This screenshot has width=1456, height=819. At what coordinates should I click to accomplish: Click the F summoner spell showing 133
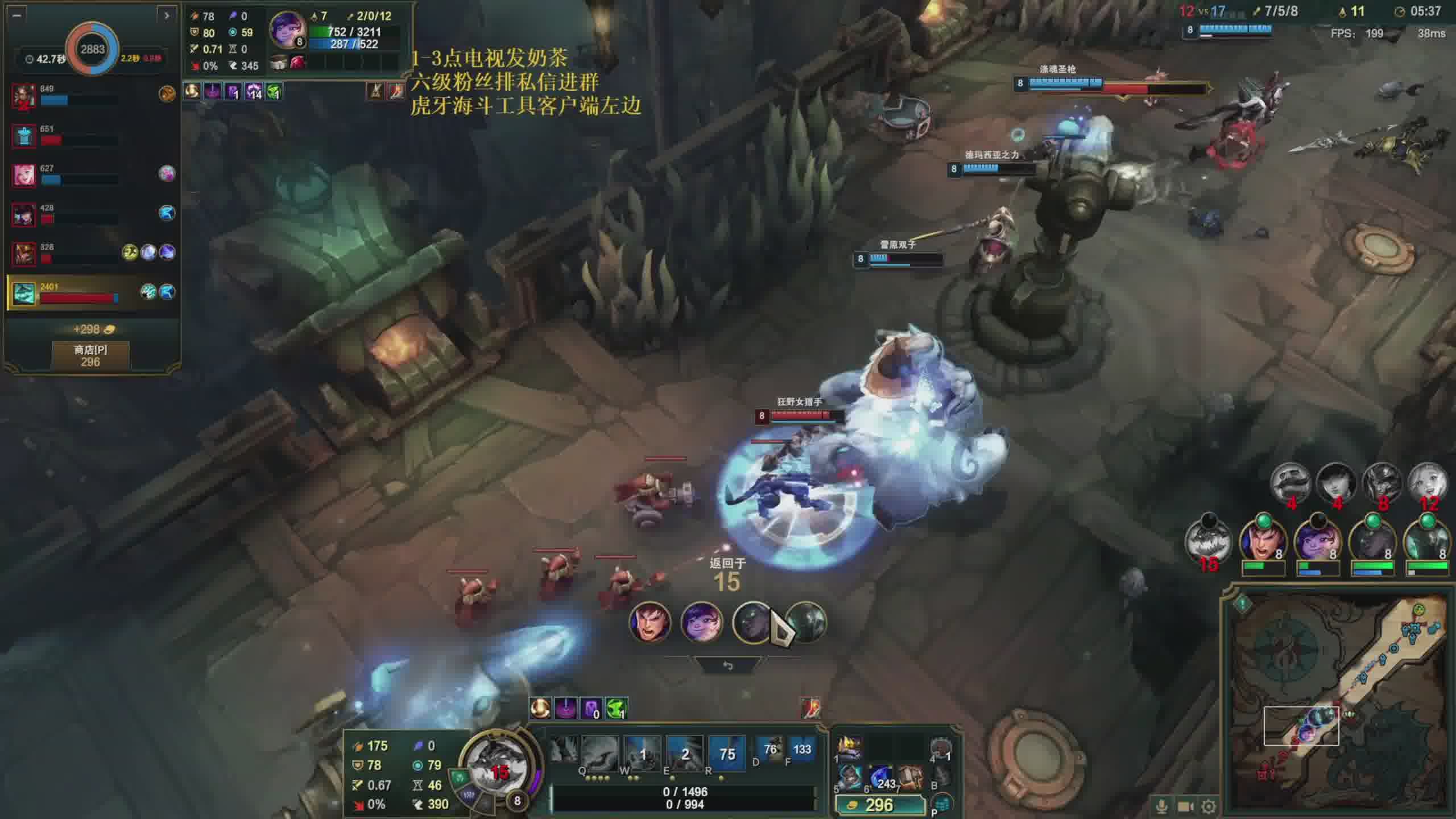[801, 750]
